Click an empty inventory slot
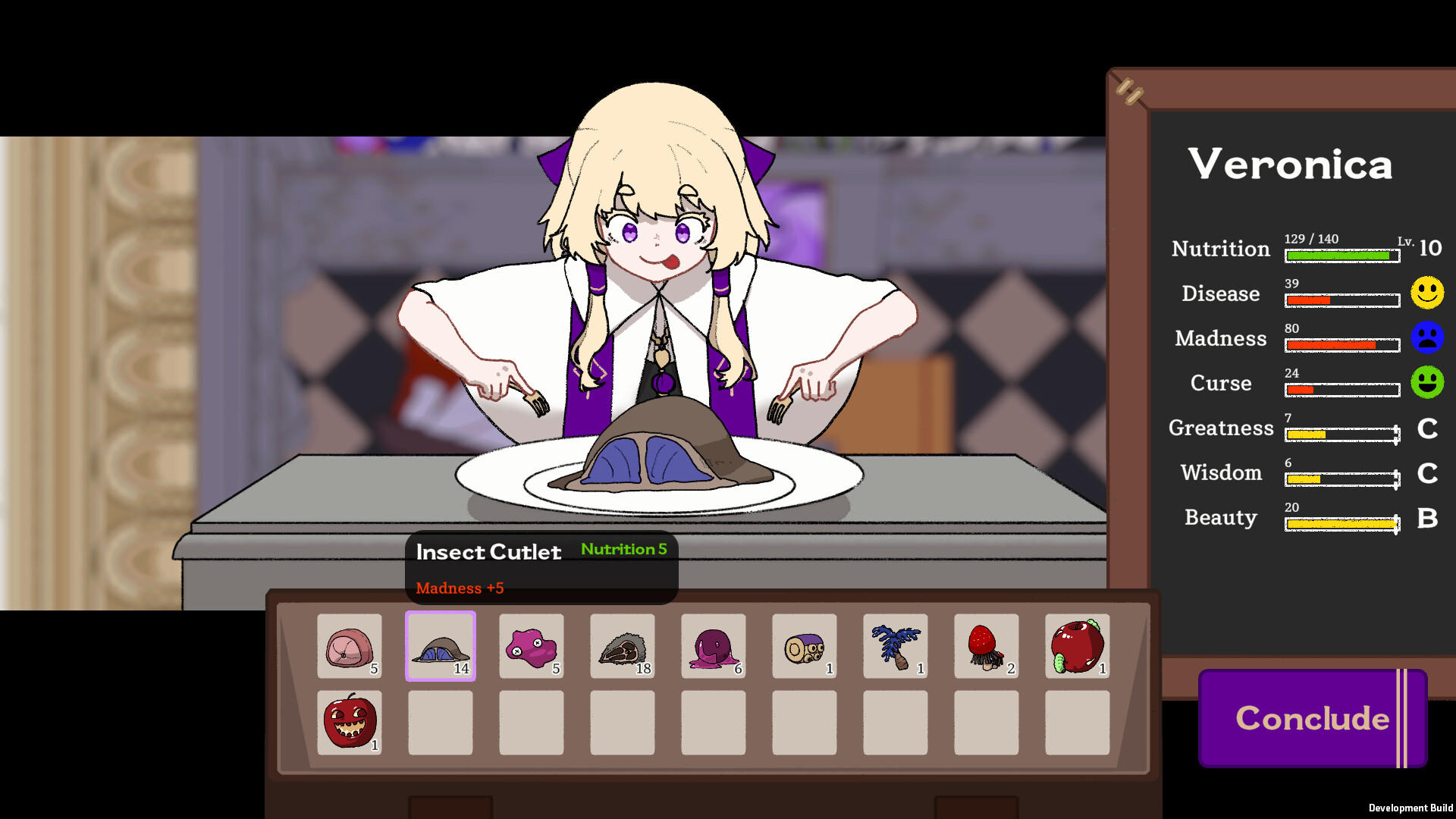 coord(440,723)
